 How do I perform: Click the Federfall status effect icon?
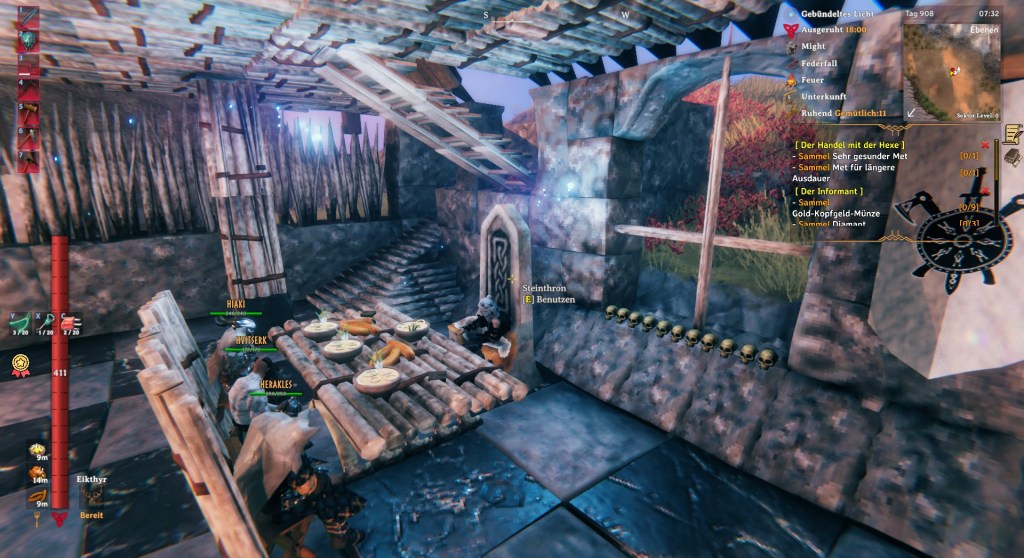tap(790, 63)
